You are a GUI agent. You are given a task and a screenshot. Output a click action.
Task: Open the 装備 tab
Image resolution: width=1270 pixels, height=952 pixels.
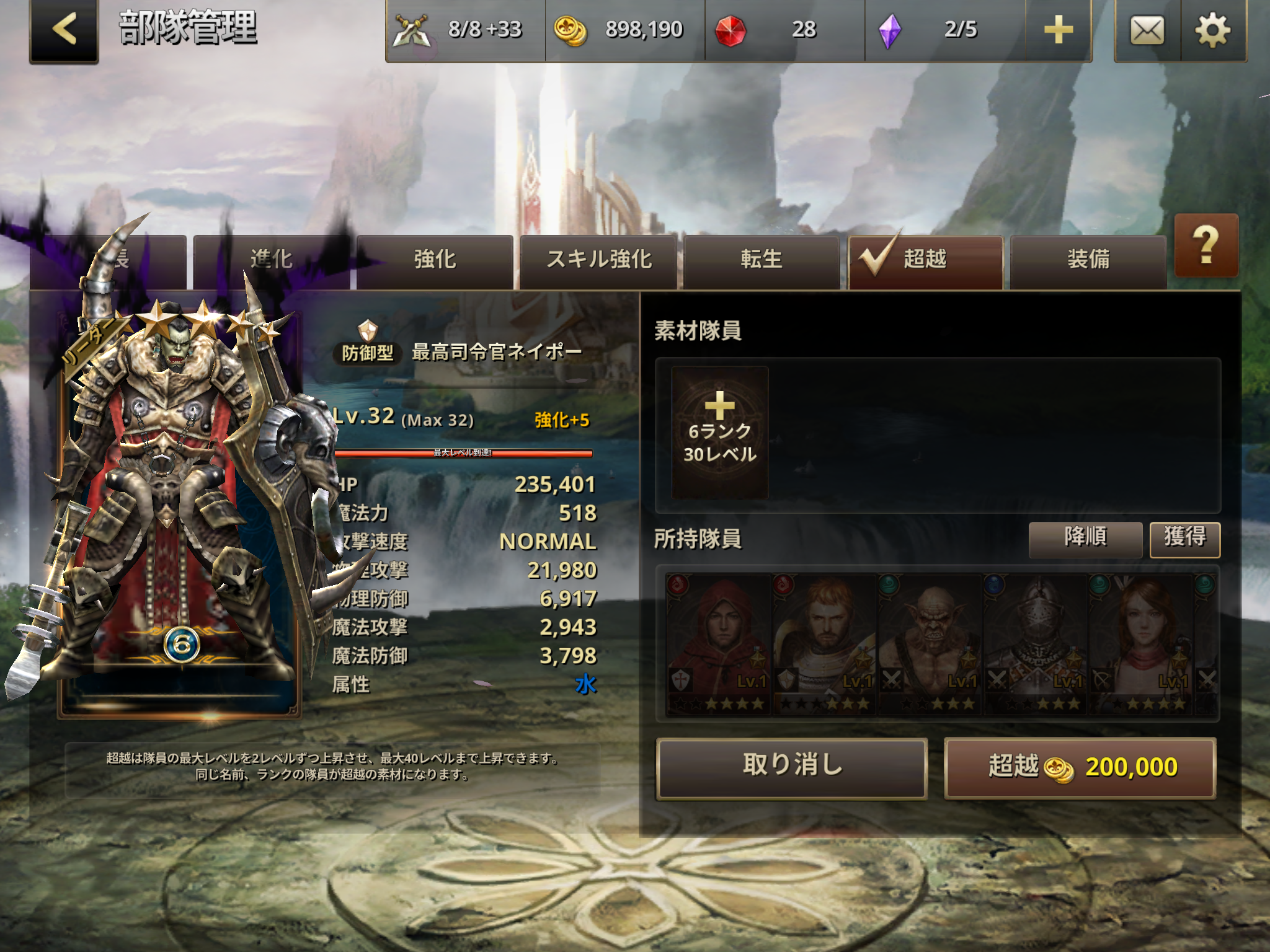coord(1088,260)
